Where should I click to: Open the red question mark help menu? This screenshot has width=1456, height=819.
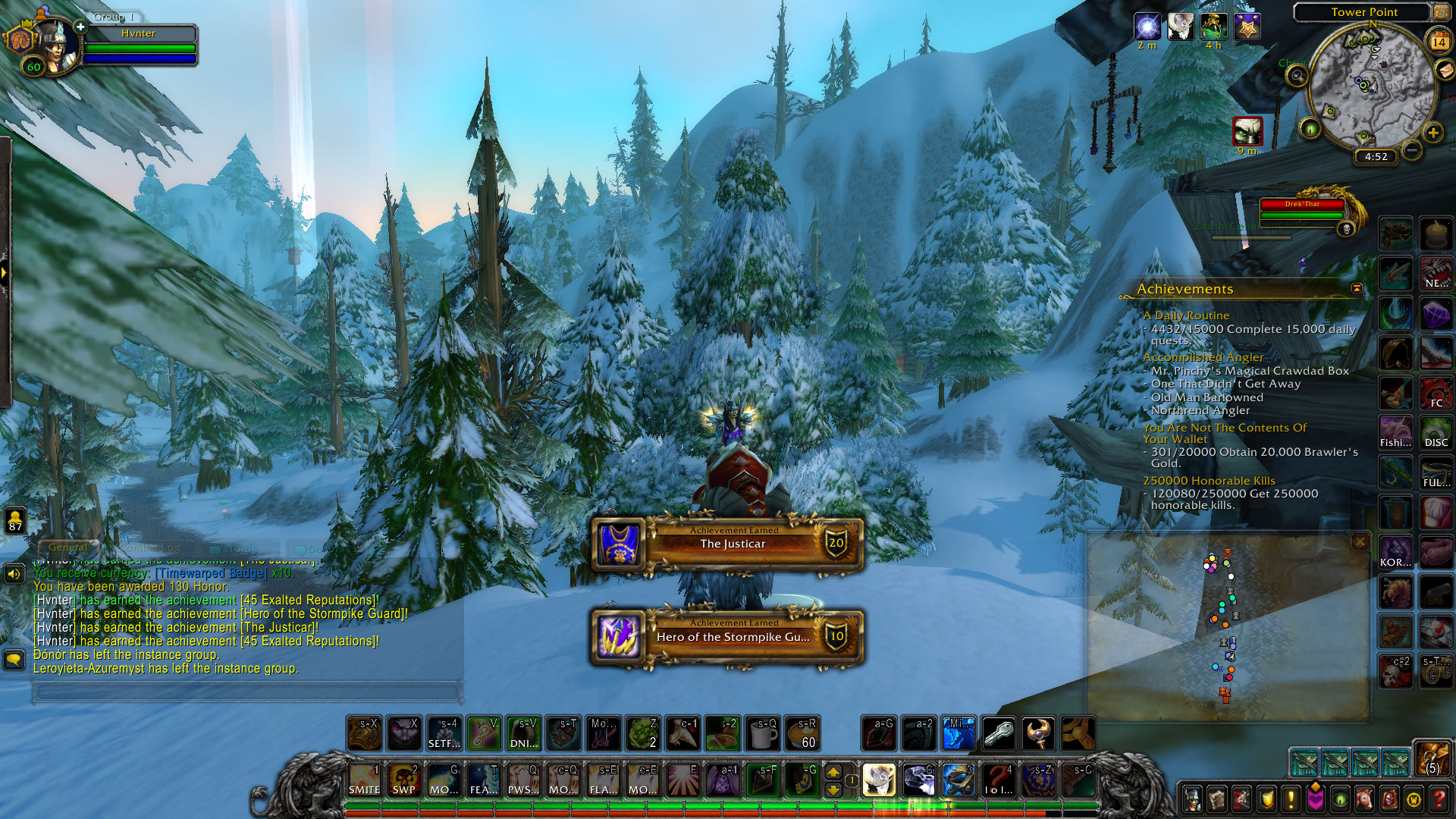[1439, 799]
